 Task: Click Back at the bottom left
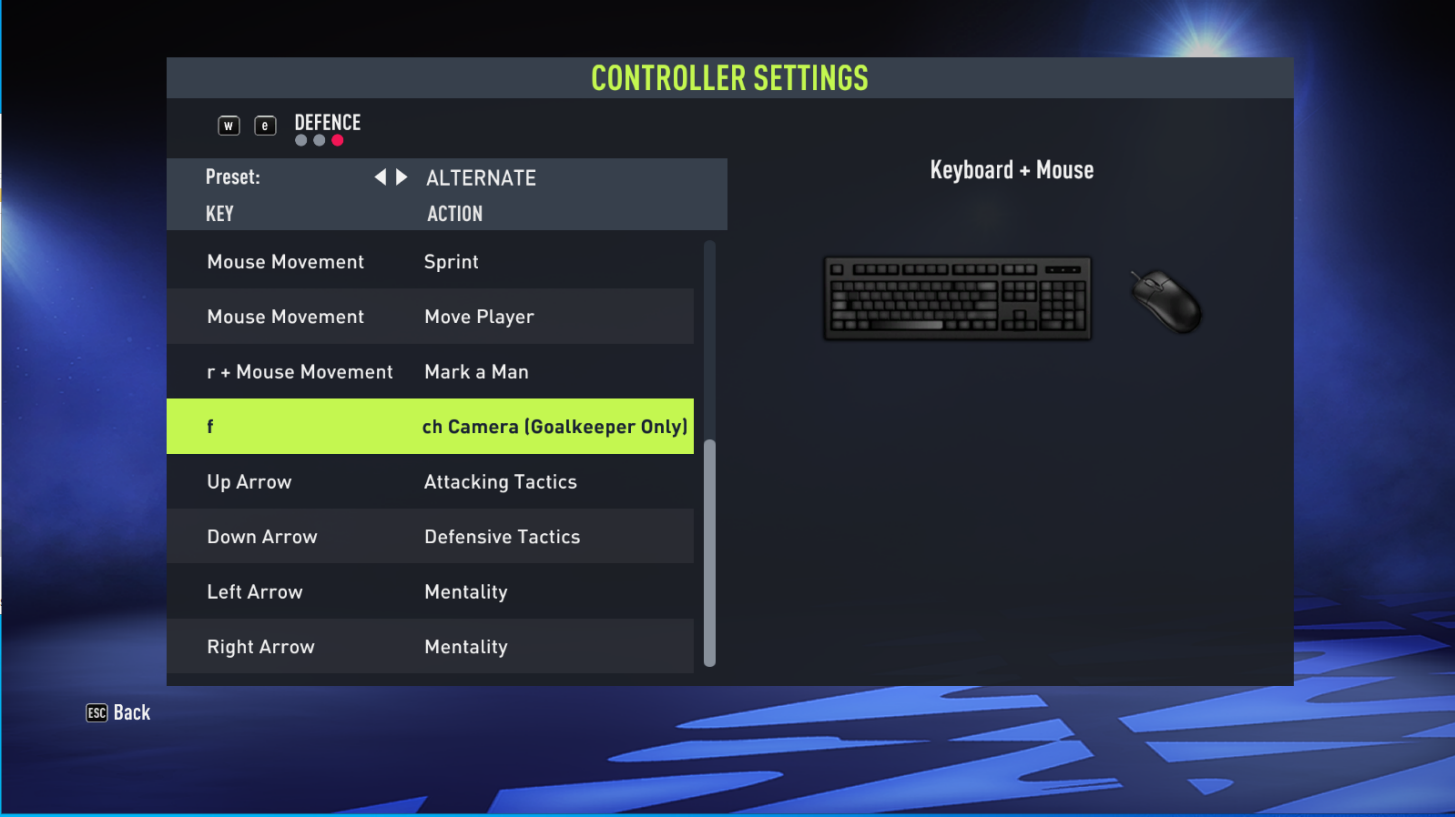tap(117, 712)
